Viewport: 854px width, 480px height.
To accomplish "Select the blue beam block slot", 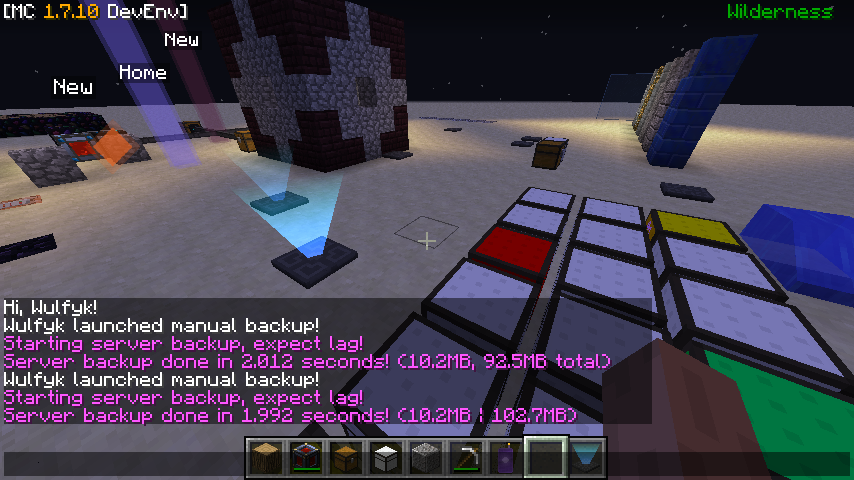I will click(586, 458).
